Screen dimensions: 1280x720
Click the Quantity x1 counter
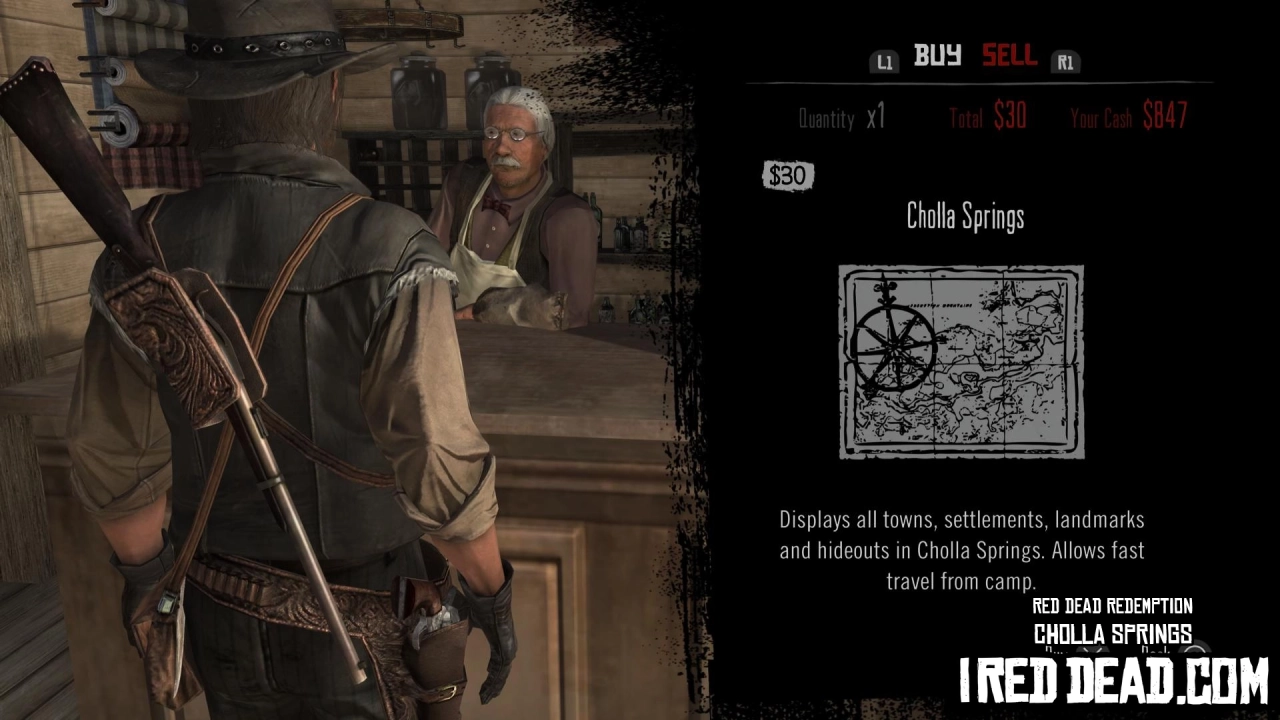coord(840,117)
